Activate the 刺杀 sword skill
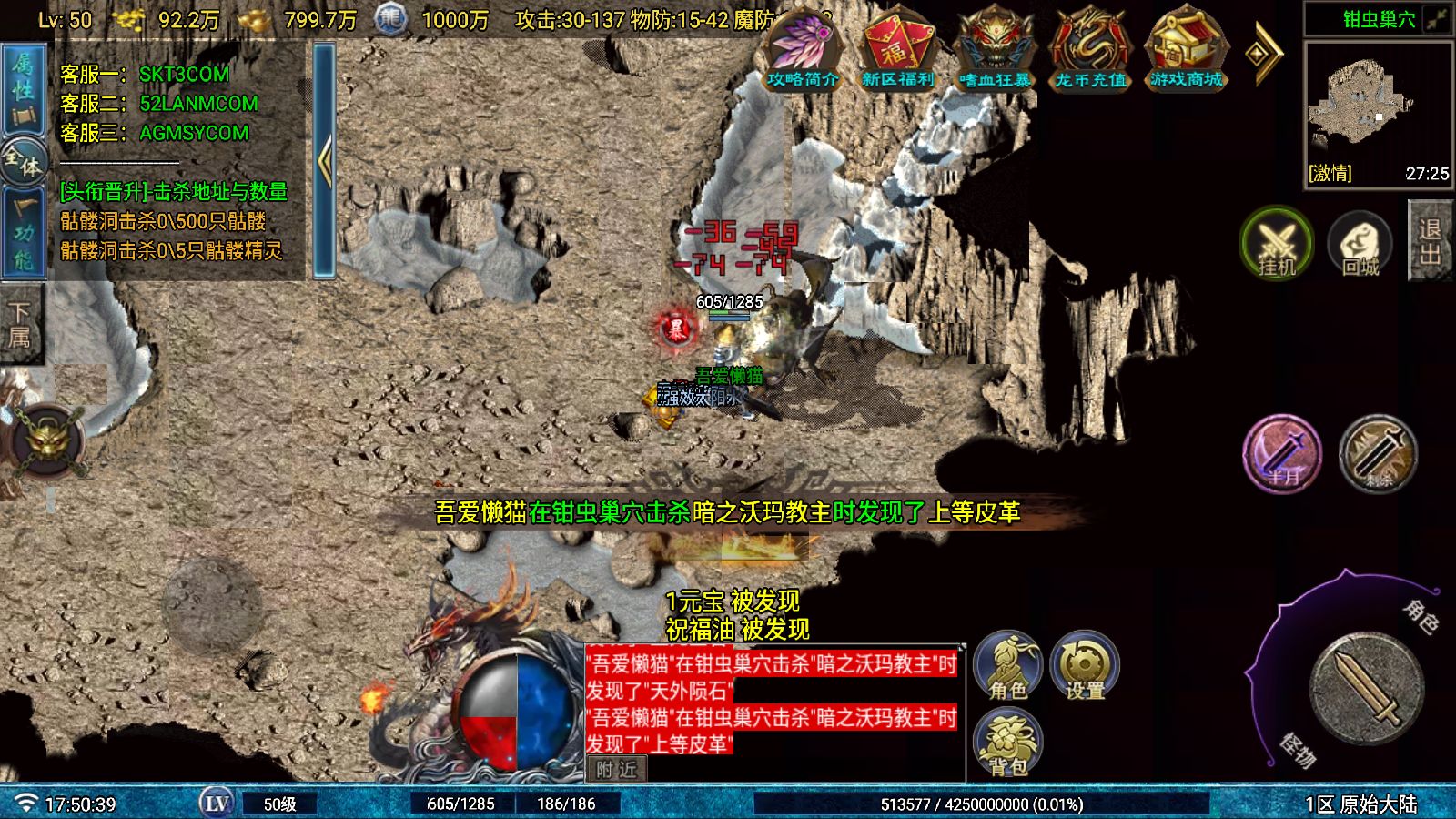Screen dimensions: 1456x819 pyautogui.click(x=1379, y=455)
